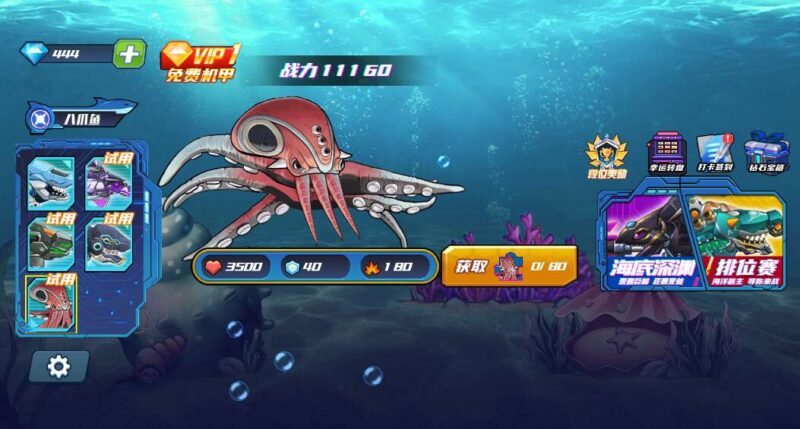Open the 段位奖励 rank rewards trophy
Image resolution: width=800 pixels, height=429 pixels.
point(606,156)
